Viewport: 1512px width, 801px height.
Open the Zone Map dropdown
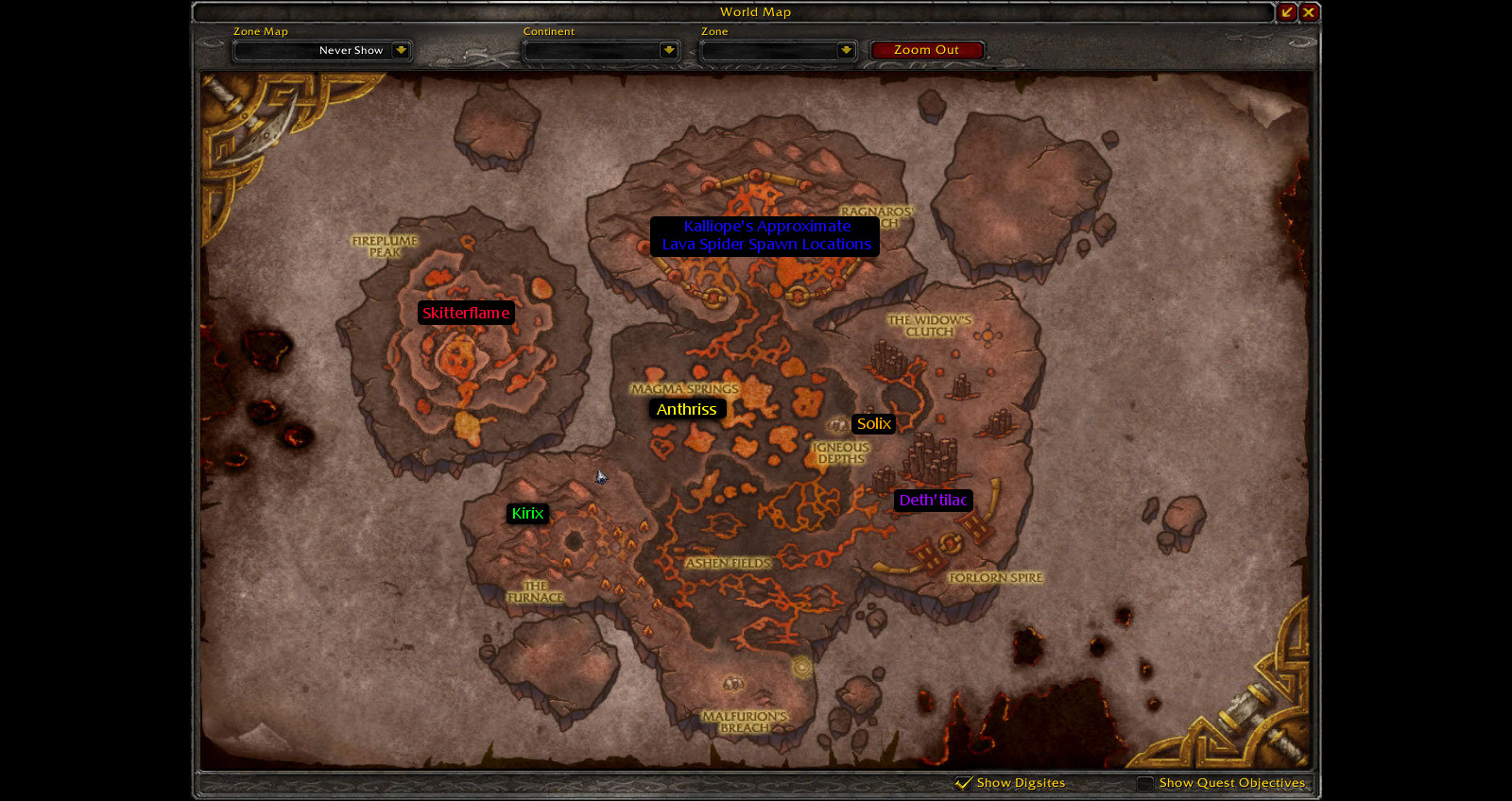pyautogui.click(x=401, y=50)
